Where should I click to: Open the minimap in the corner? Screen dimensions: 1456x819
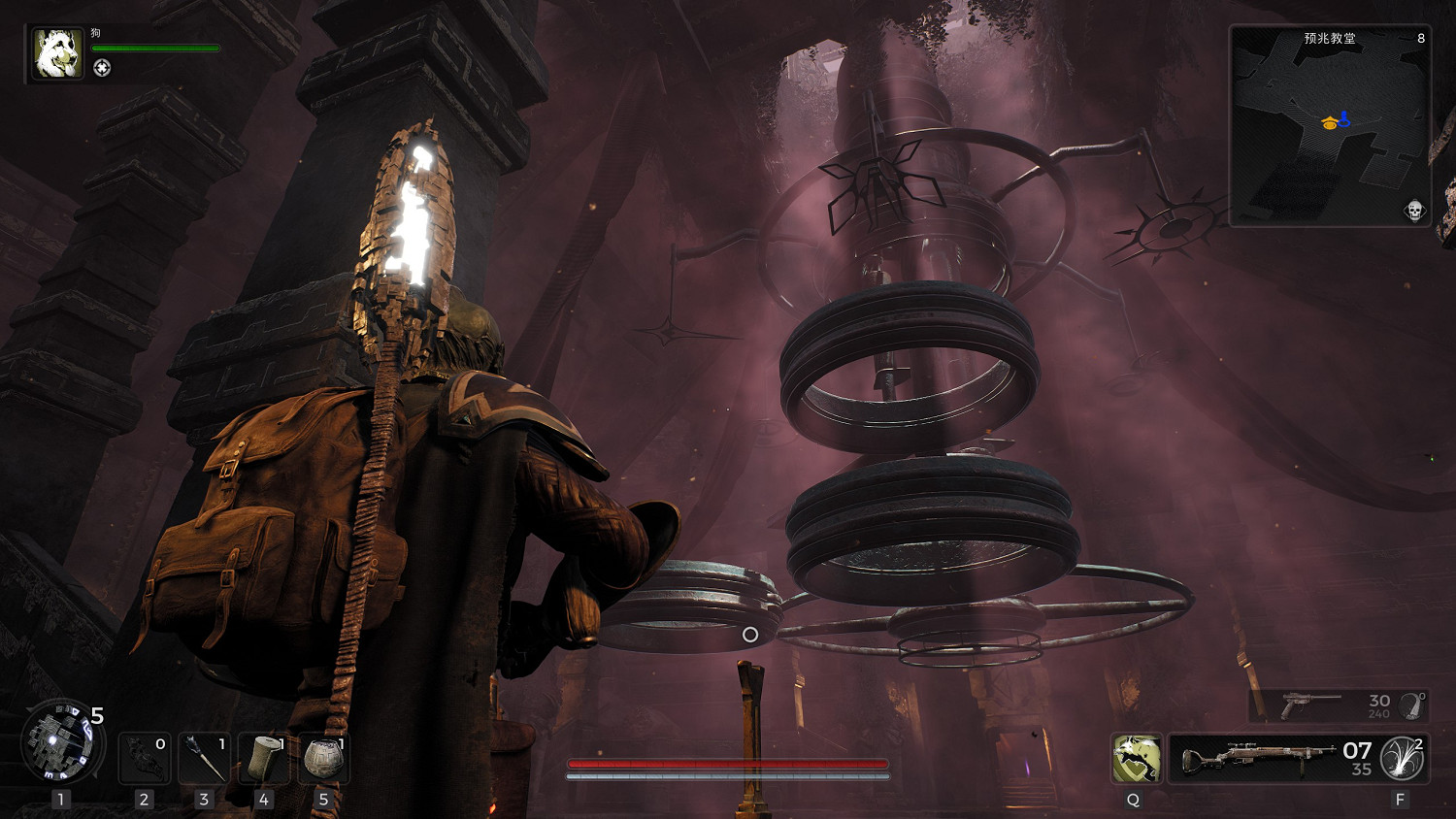coord(1329,126)
